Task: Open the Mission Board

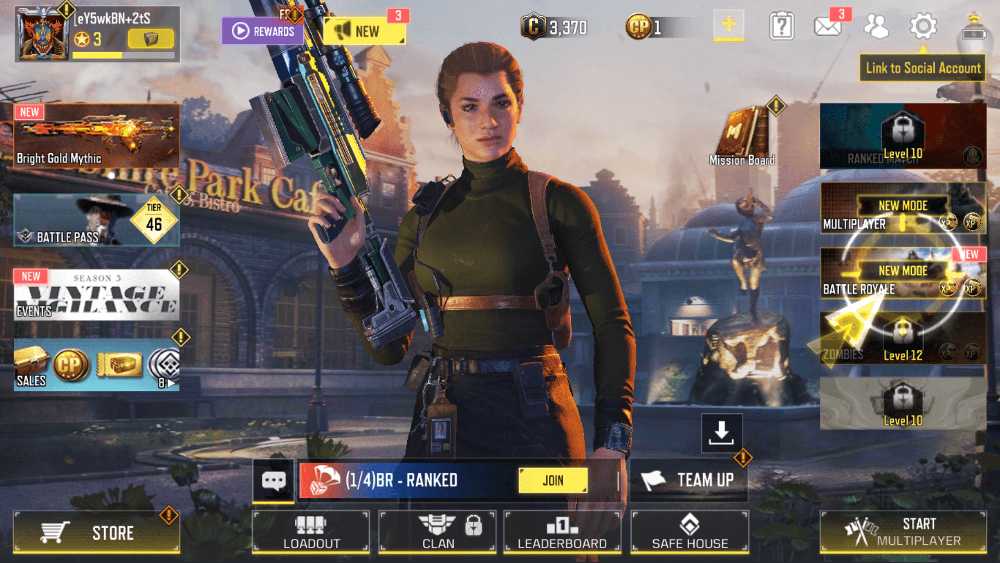Action: click(x=742, y=134)
